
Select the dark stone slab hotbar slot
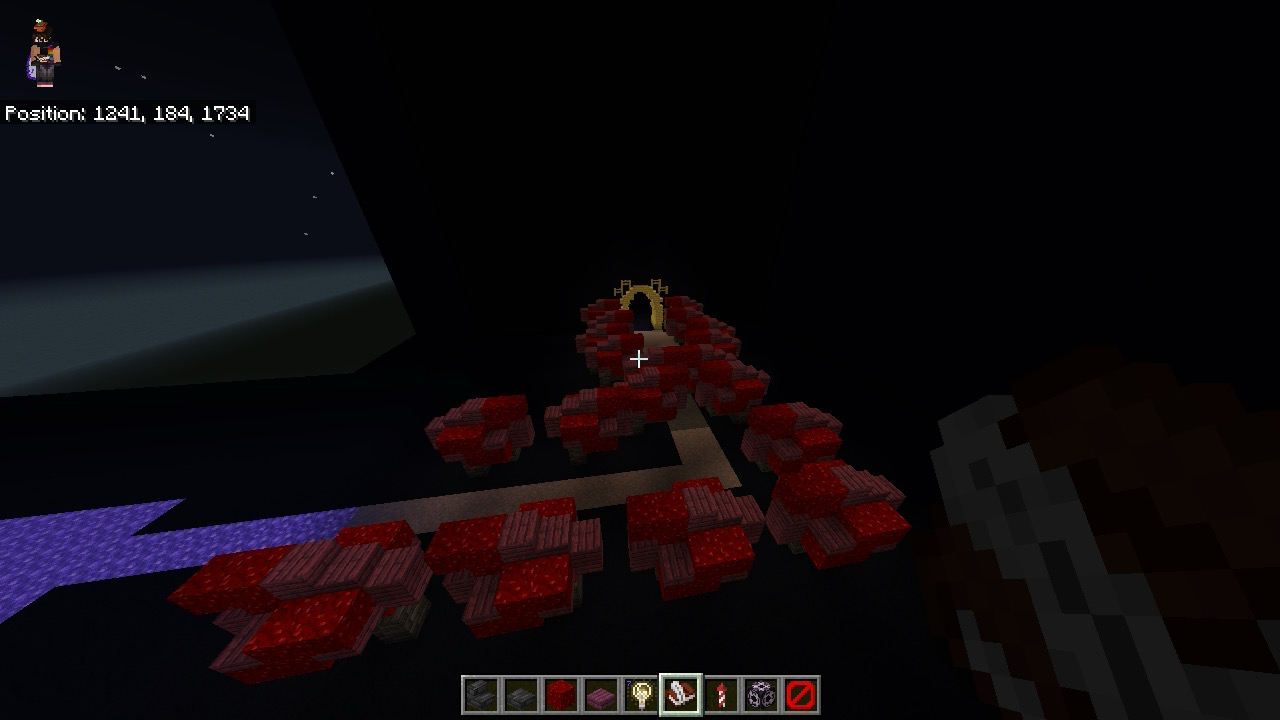[x=521, y=695]
